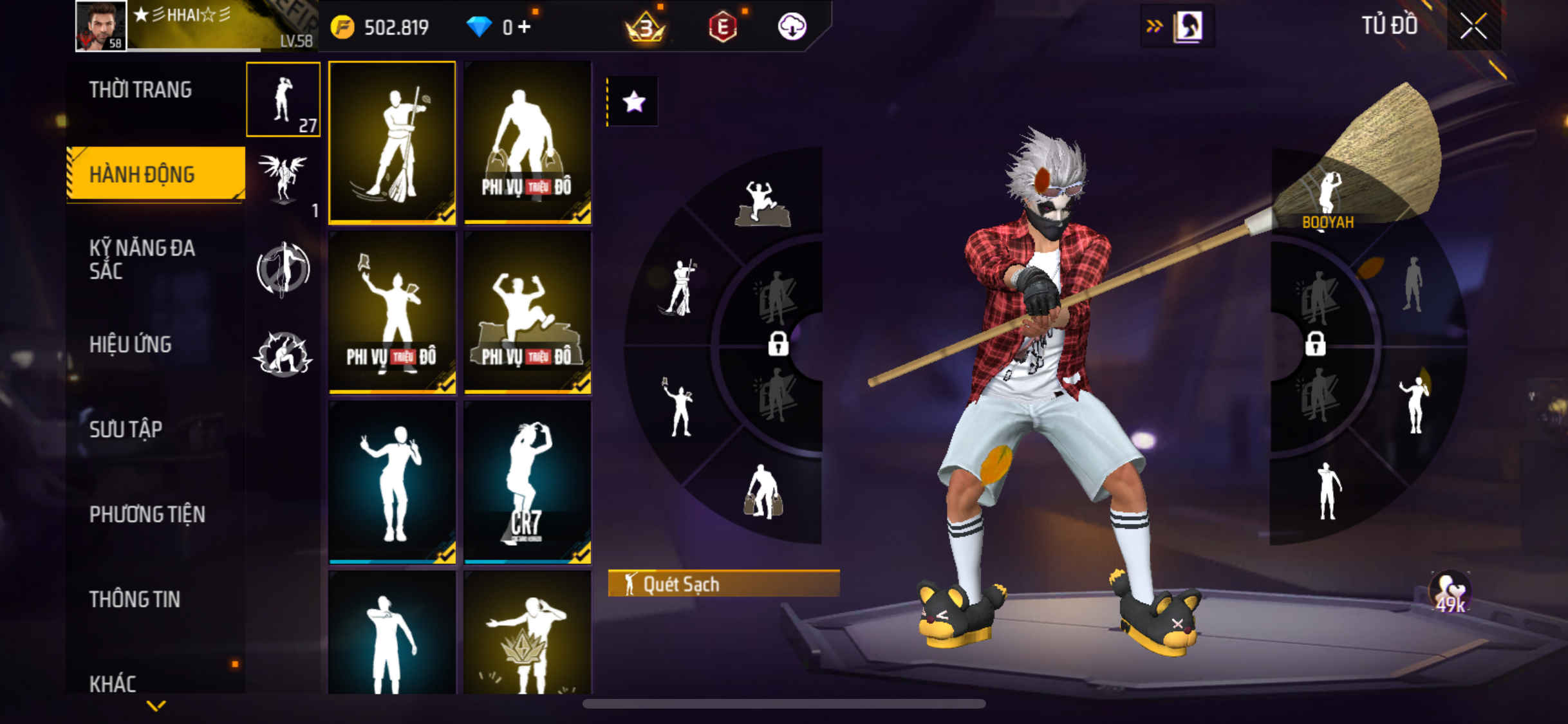Open the winged figure subcategory
1568x724 pixels.
[283, 180]
